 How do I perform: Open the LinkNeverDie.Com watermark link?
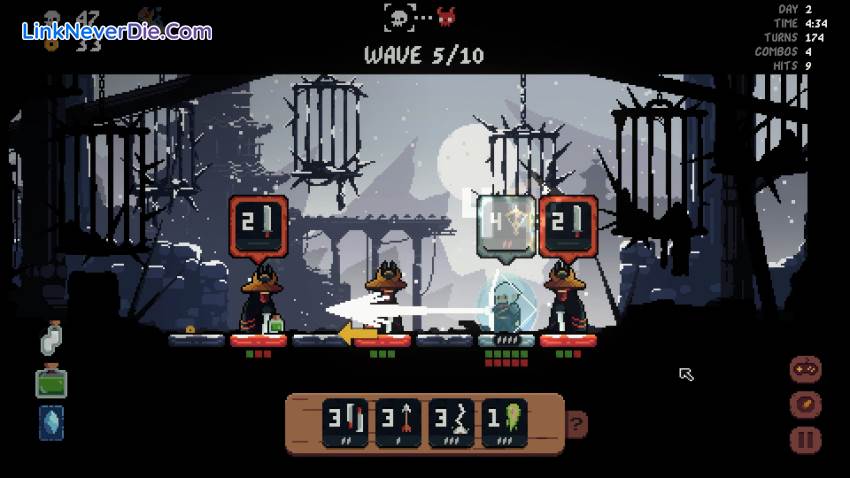pos(117,31)
